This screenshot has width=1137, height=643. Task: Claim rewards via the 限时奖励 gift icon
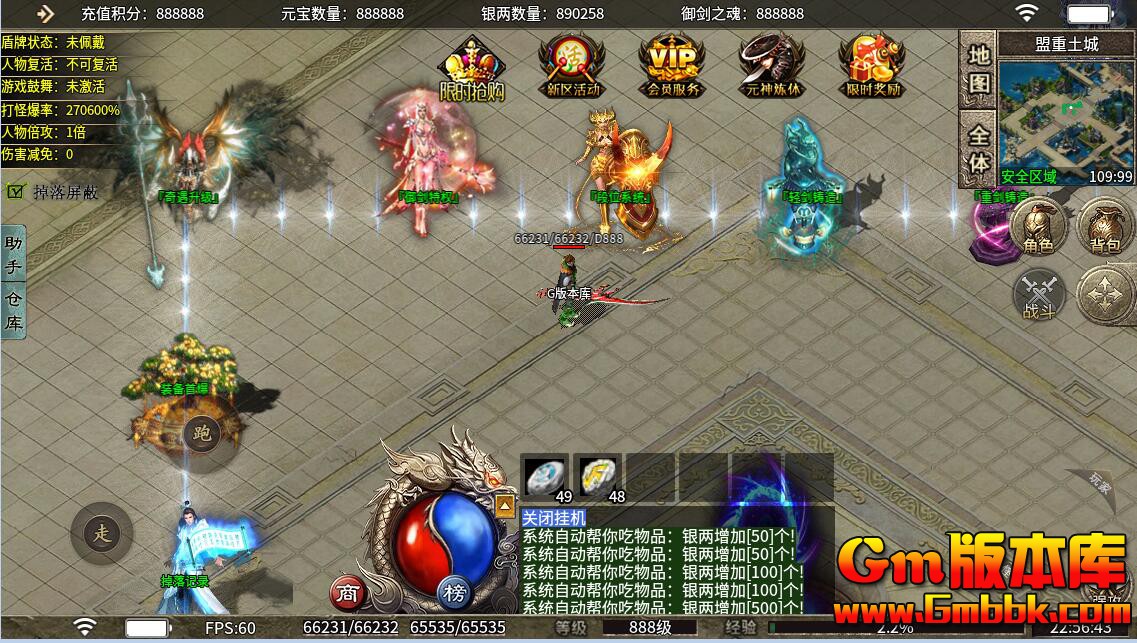(872, 65)
